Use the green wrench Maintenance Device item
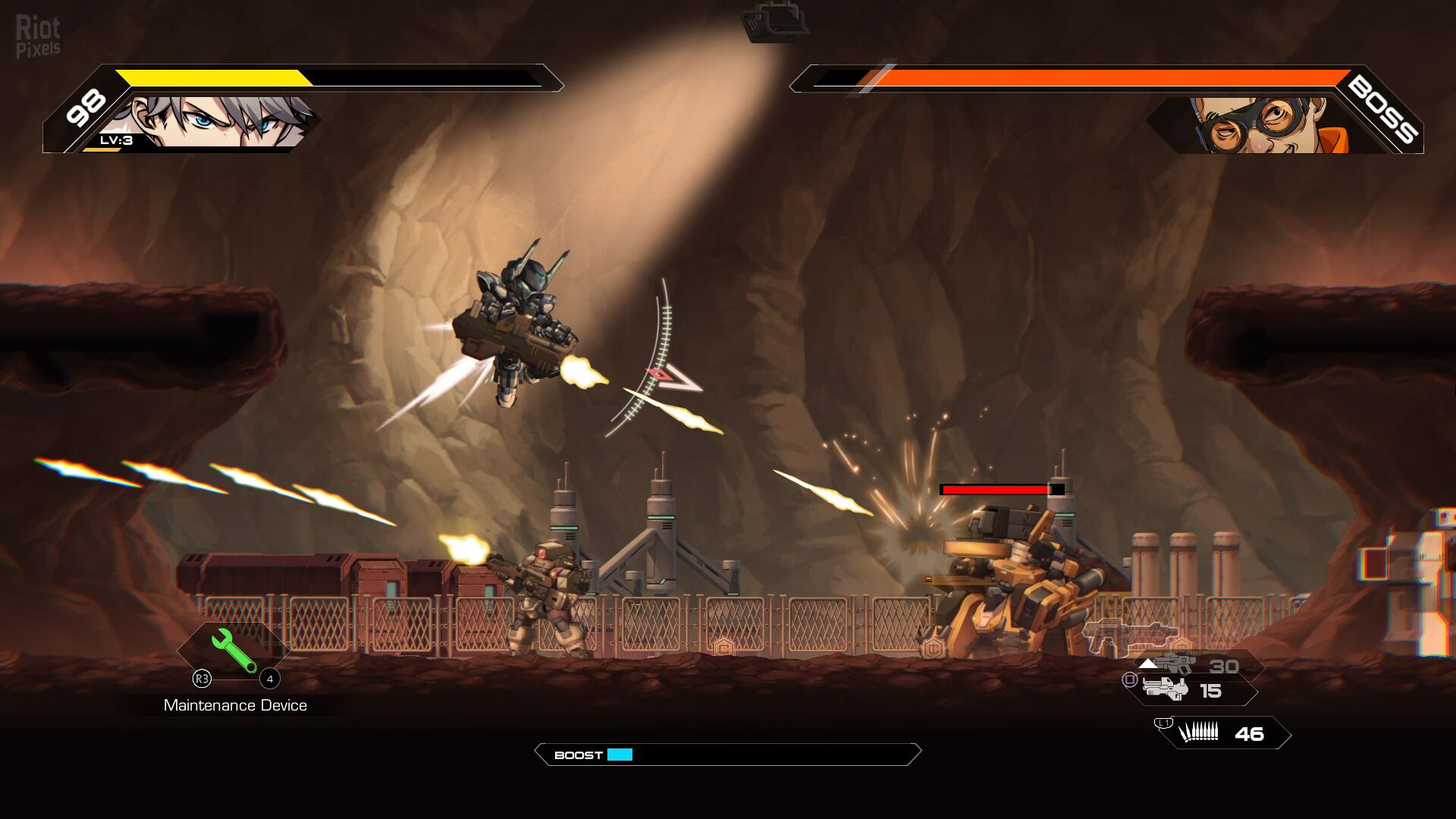Viewport: 1456px width, 819px height. 234,651
